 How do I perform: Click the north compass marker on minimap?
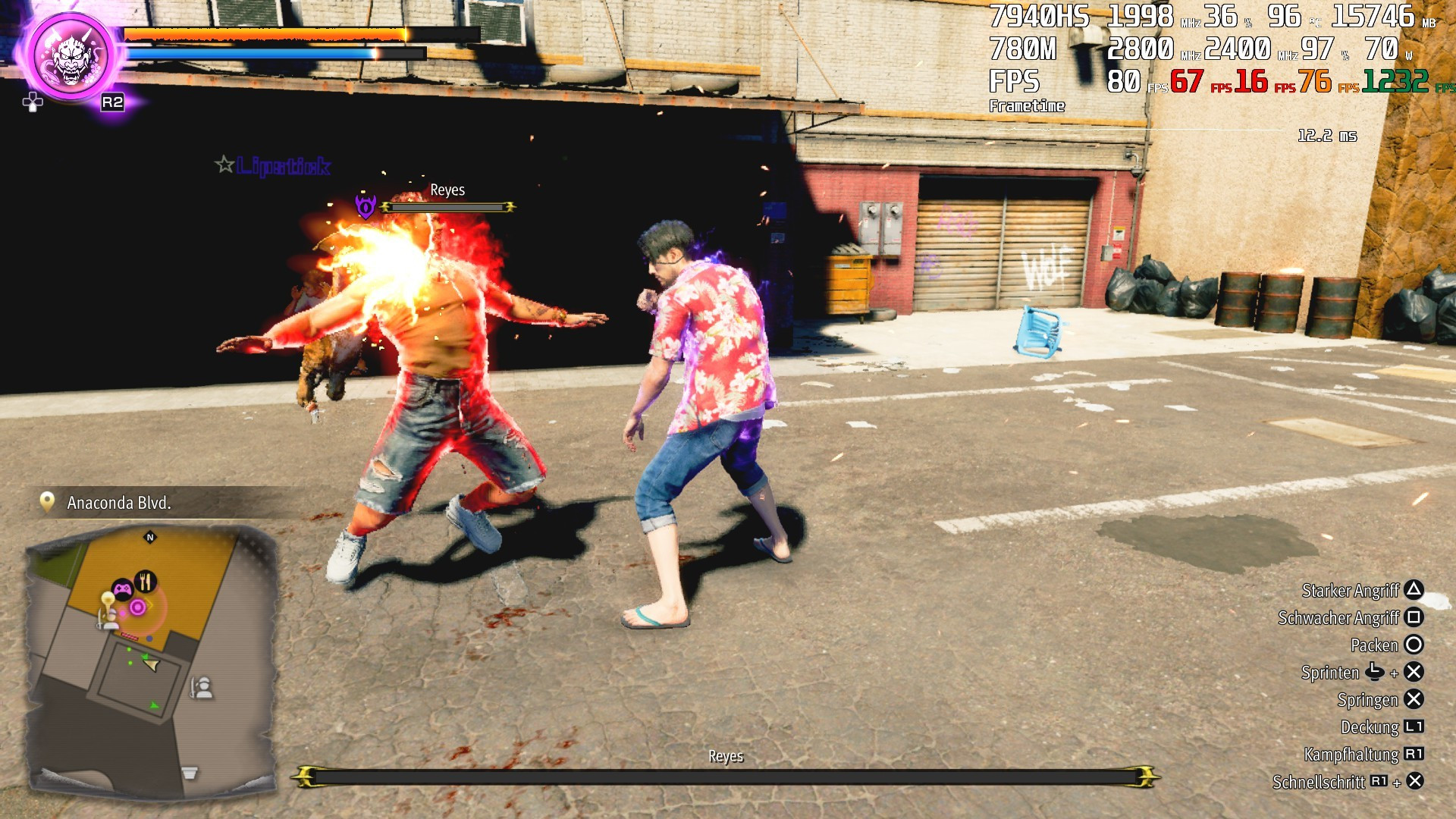tap(150, 538)
